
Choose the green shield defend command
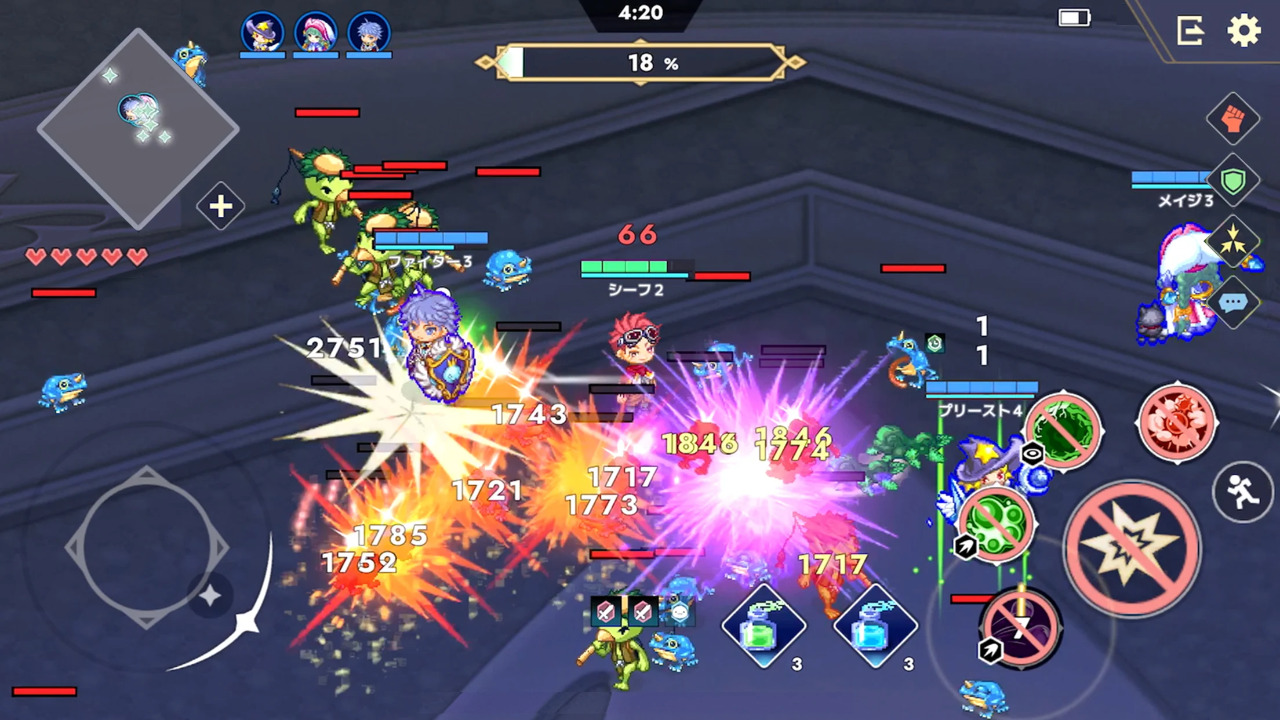1233,180
